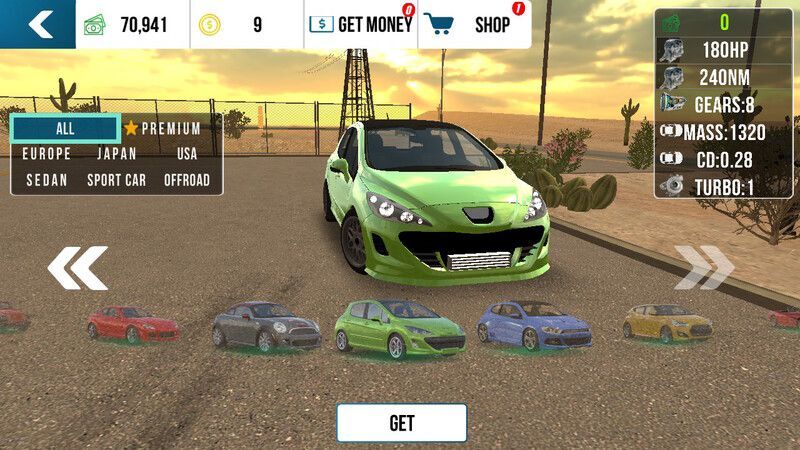Viewport: 800px width, 450px height.
Task: Select the red sports car thumbnail
Action: pyautogui.click(x=132, y=324)
